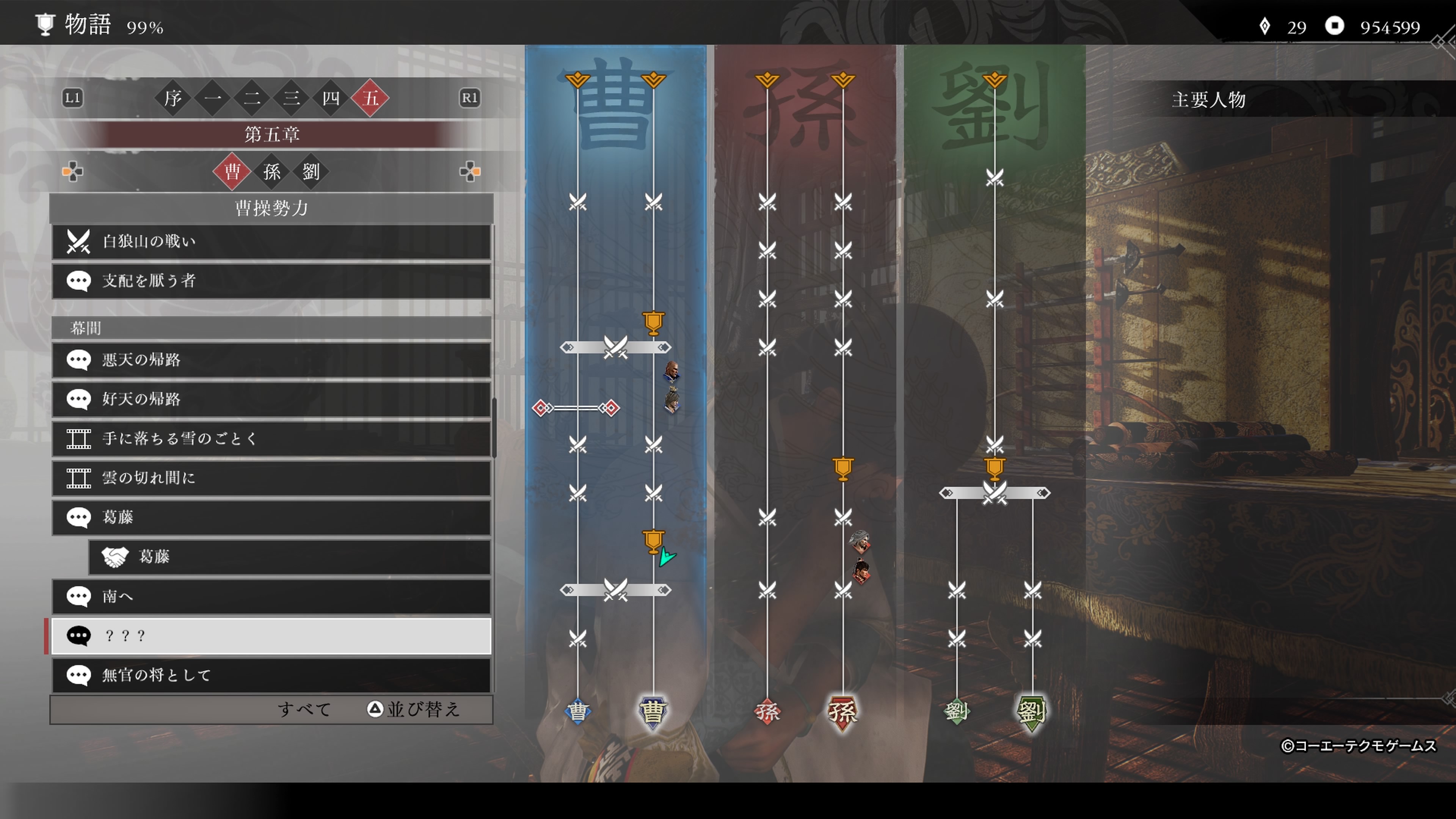Select the 曹 faction diamond tab
Viewport: 1456px width, 819px height.
click(x=232, y=172)
